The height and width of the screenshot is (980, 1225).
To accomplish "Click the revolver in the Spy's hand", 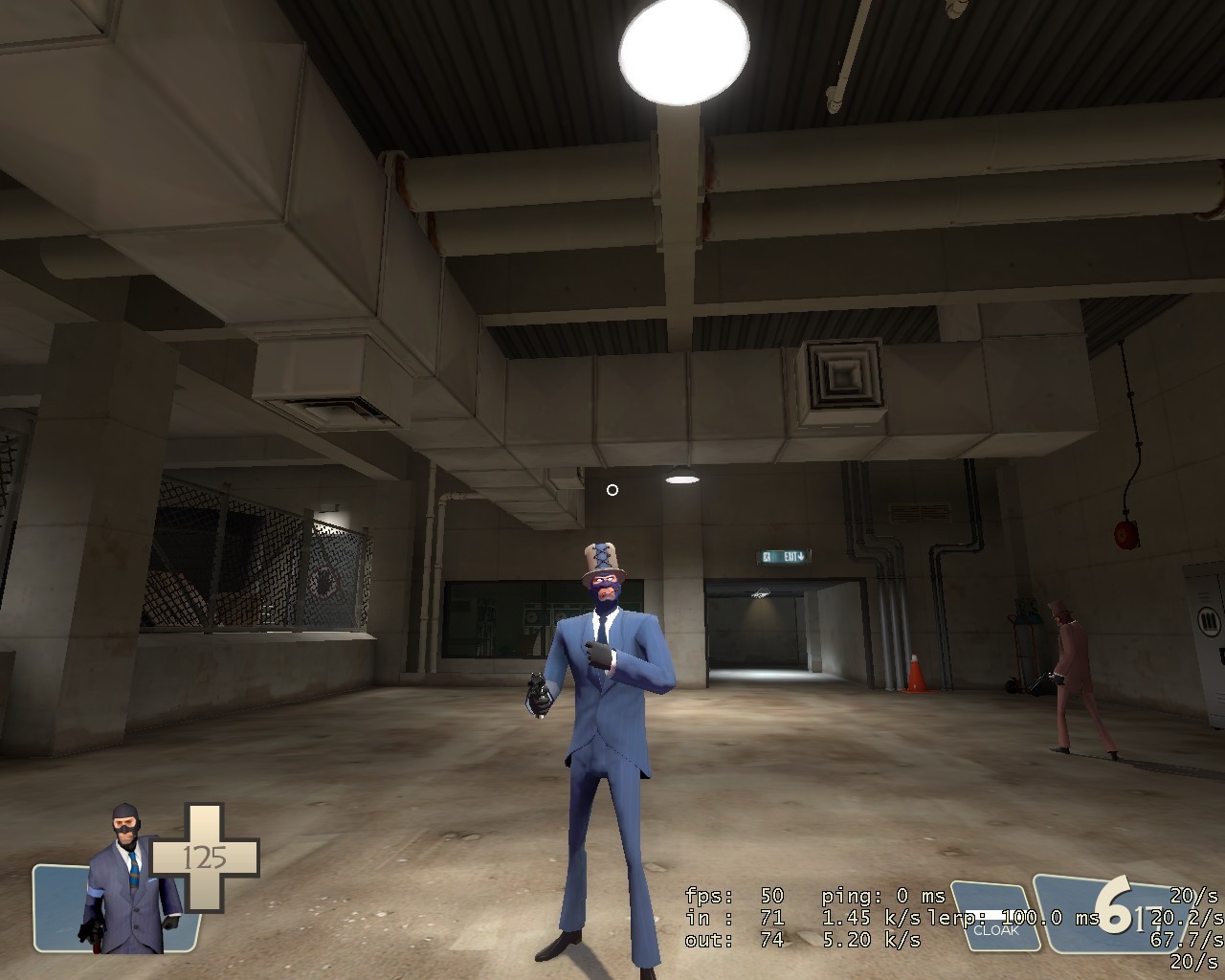I will pos(539,694).
